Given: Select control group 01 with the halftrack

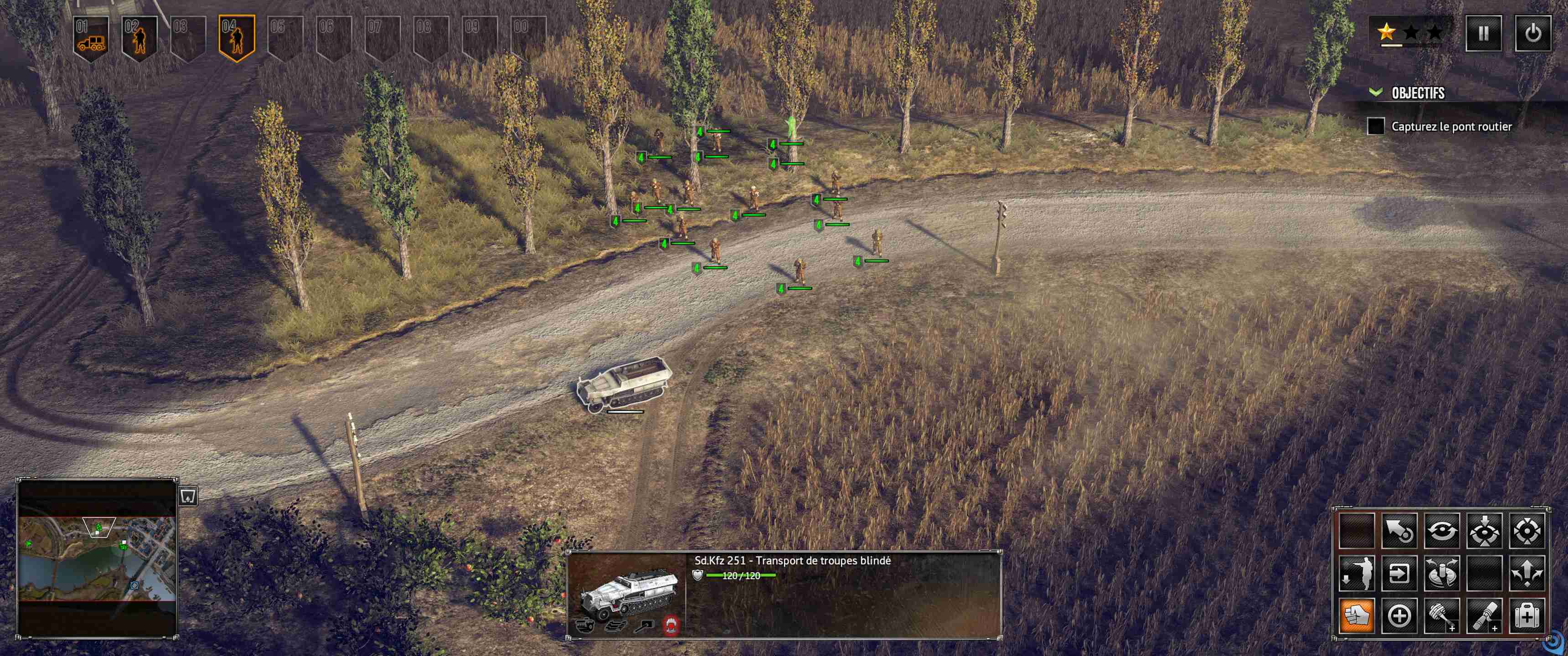Looking at the screenshot, I should pyautogui.click(x=91, y=39).
